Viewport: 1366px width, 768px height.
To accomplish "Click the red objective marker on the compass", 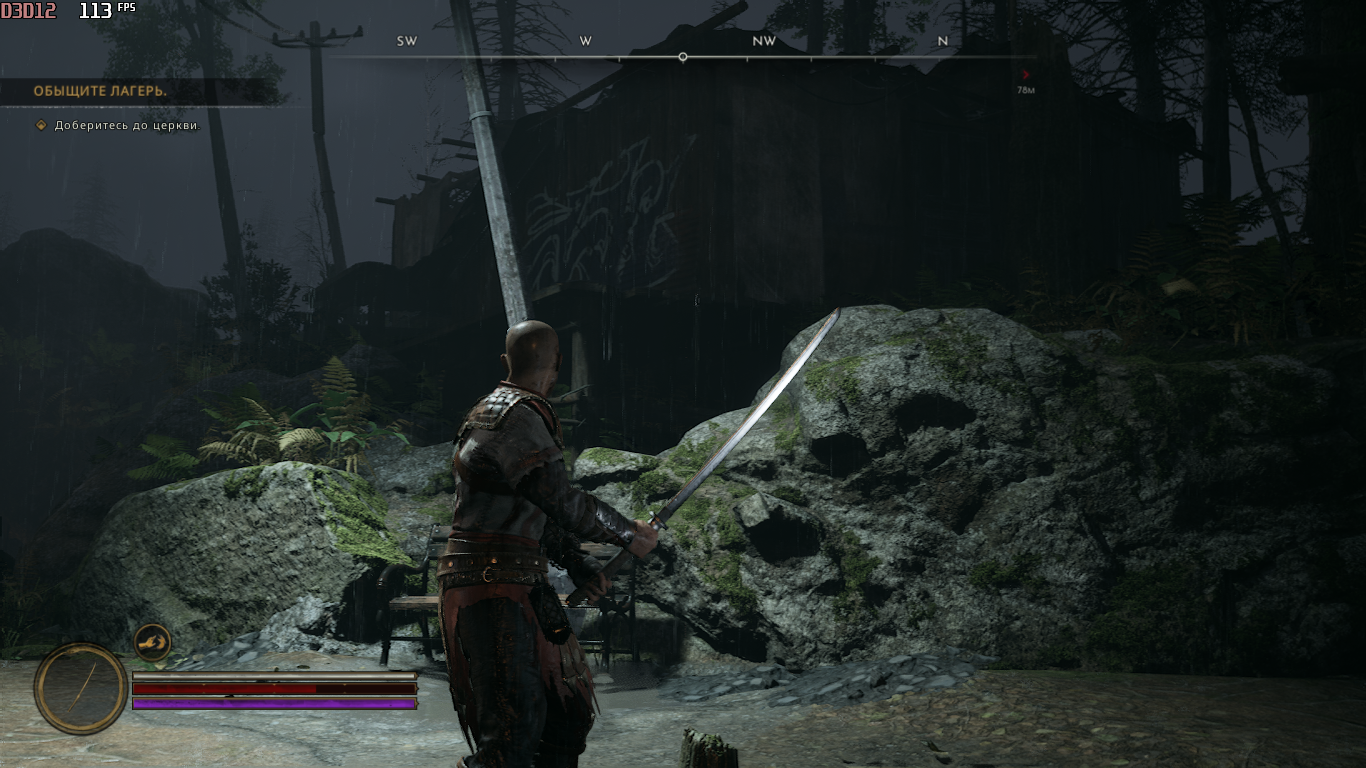I will coord(1026,74).
